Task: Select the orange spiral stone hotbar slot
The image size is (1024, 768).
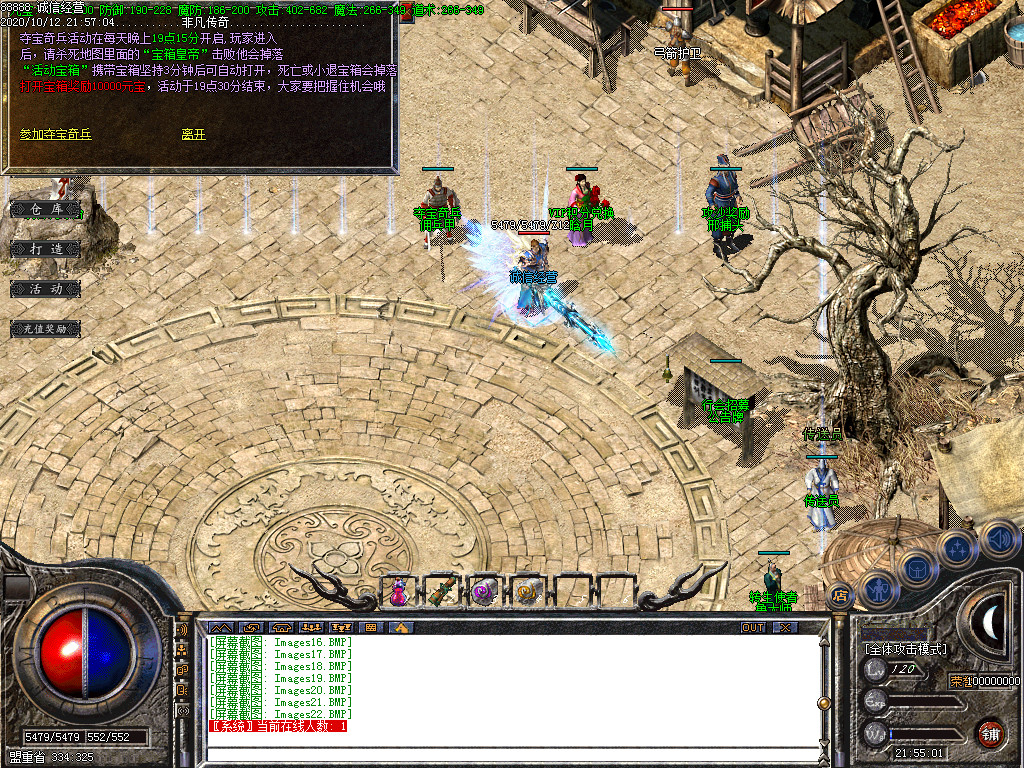Action: [x=528, y=591]
